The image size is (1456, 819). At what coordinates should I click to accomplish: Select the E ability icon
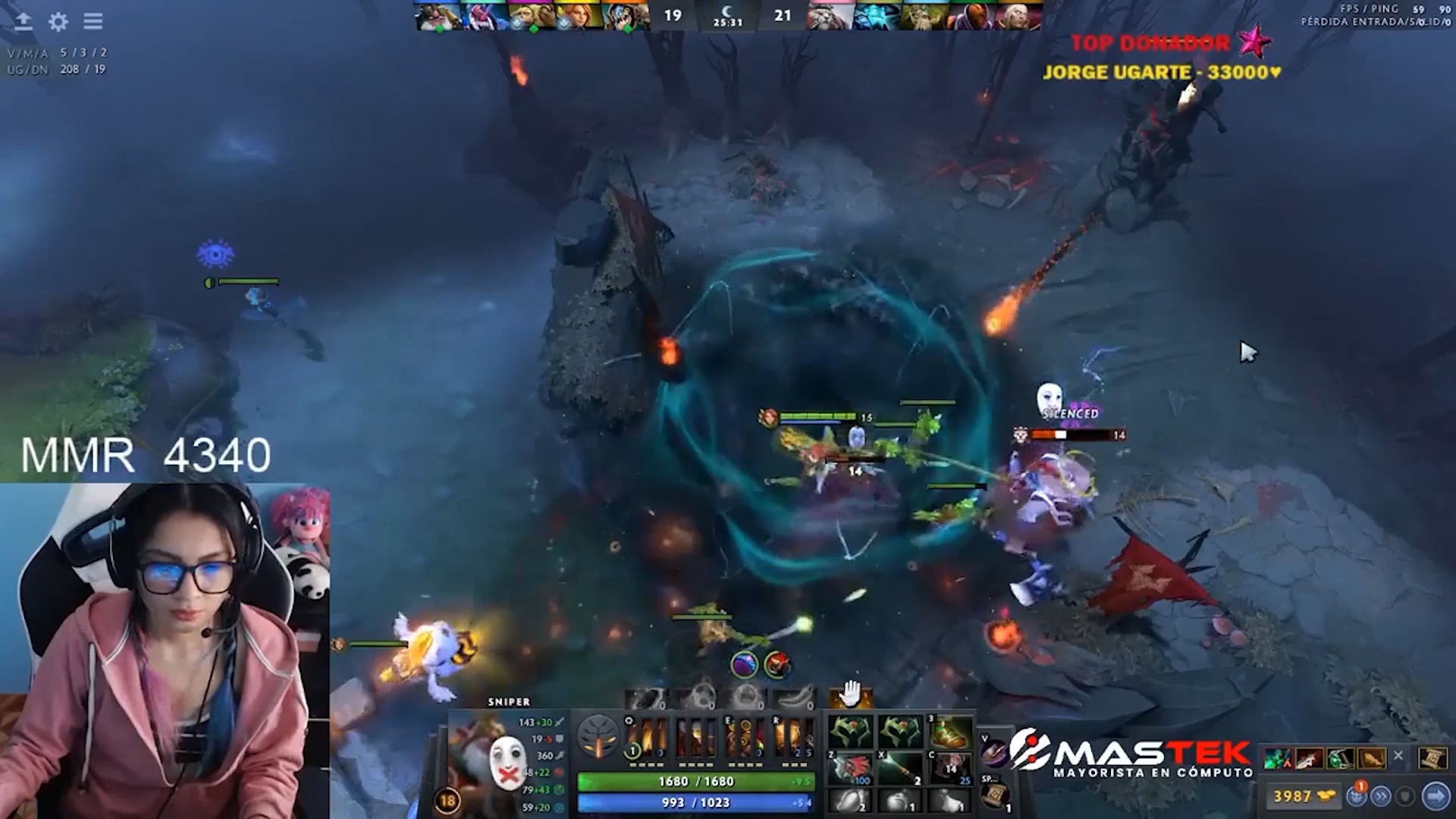744,736
